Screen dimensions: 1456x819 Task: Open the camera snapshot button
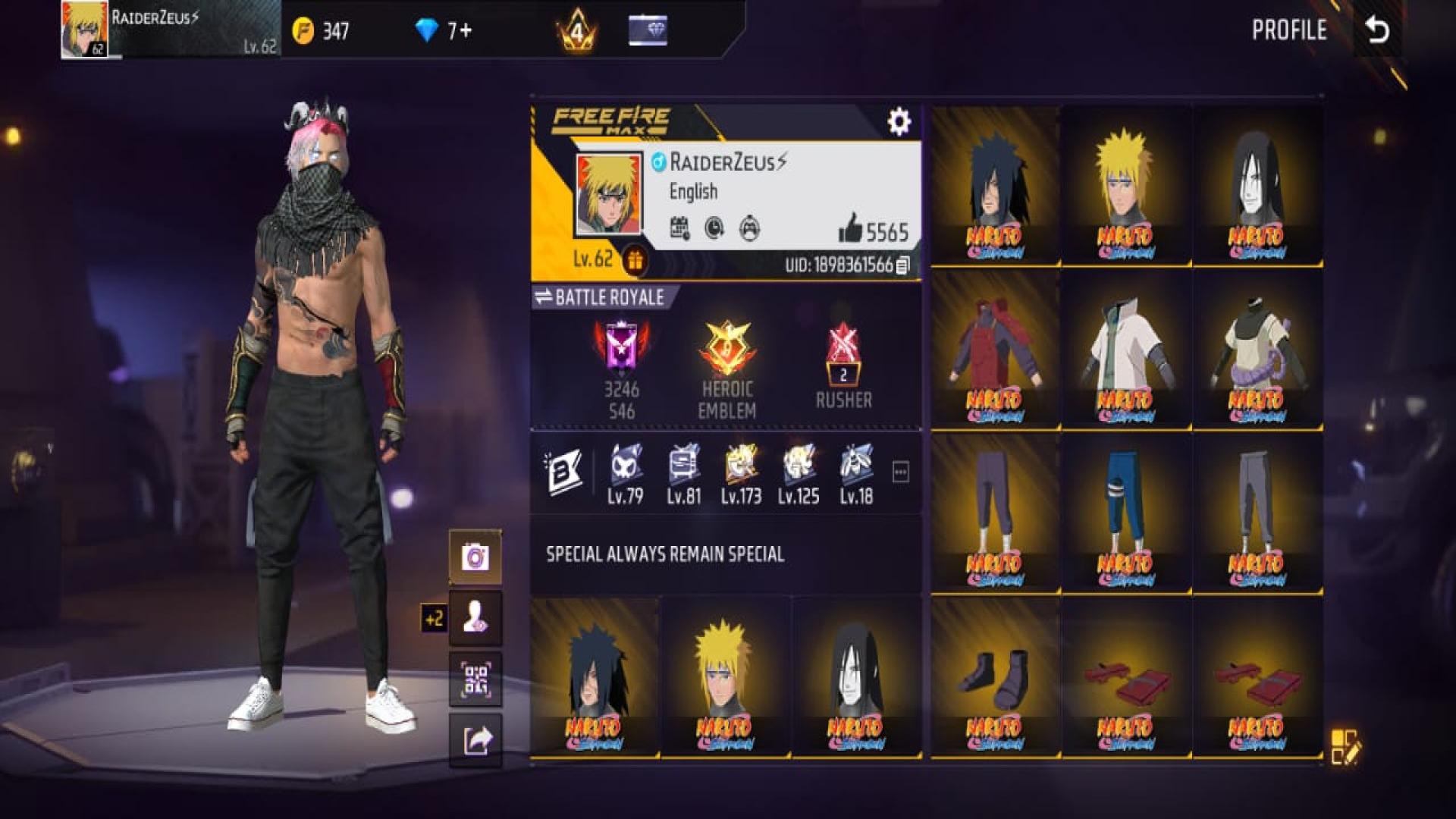(x=475, y=557)
